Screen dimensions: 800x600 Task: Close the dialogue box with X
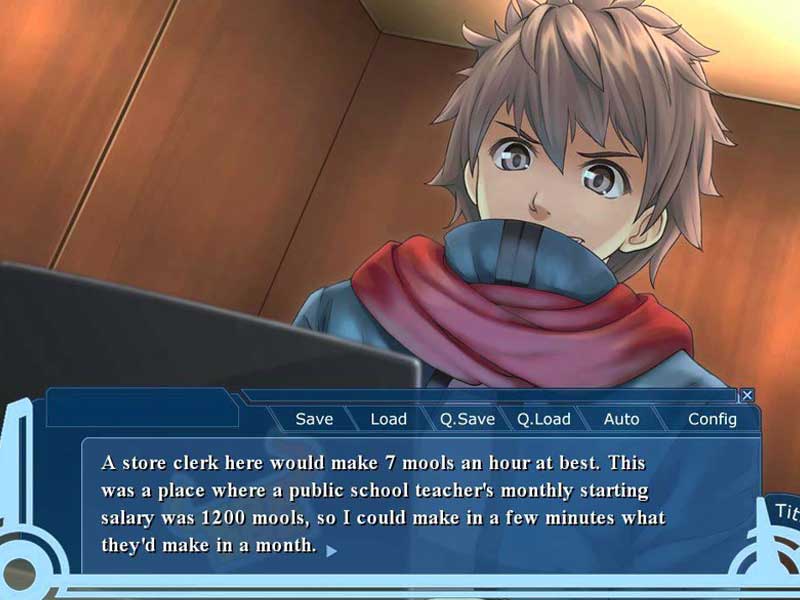click(x=747, y=395)
